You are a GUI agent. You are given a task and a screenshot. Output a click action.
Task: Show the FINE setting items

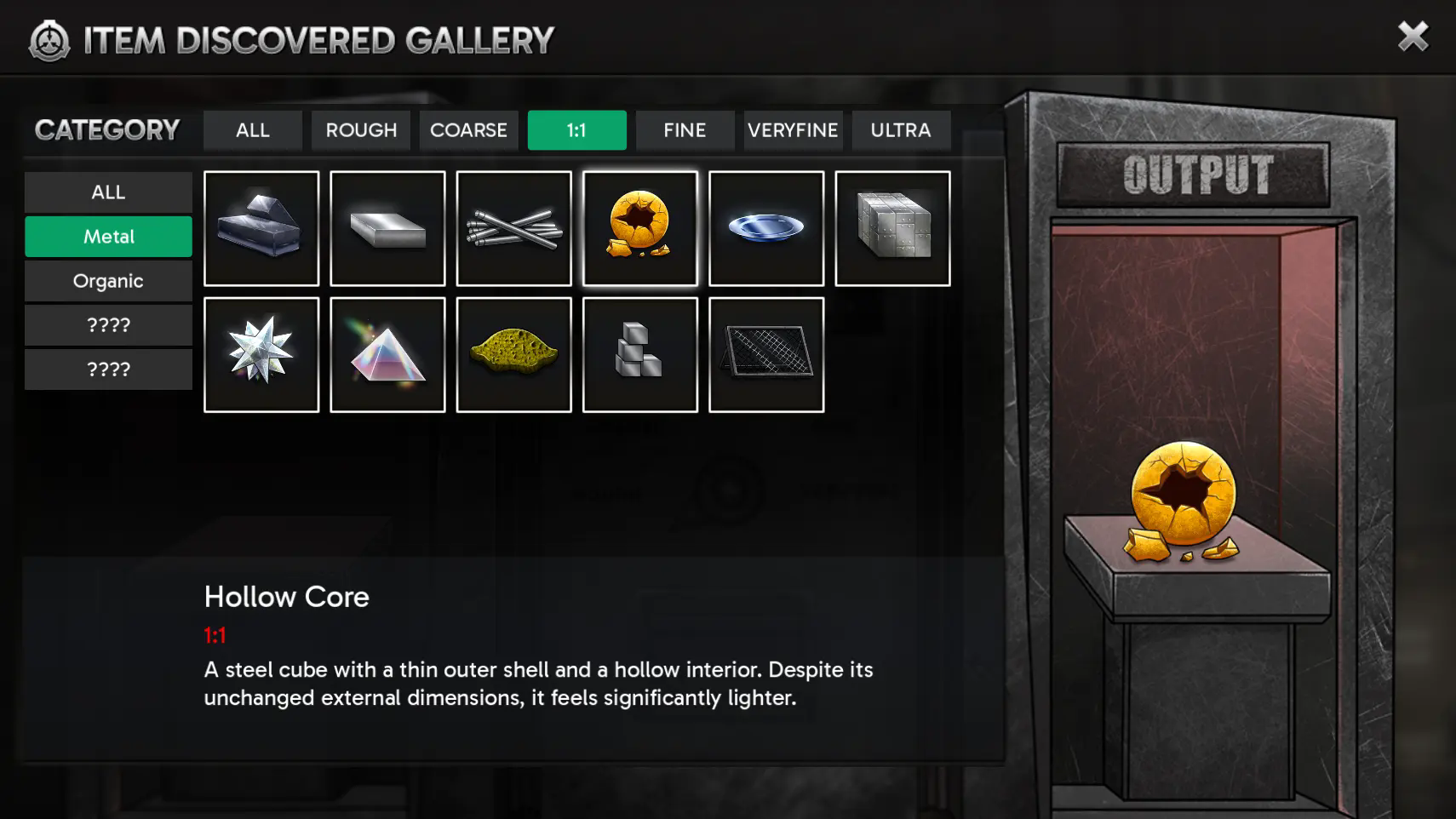pyautogui.click(x=685, y=130)
